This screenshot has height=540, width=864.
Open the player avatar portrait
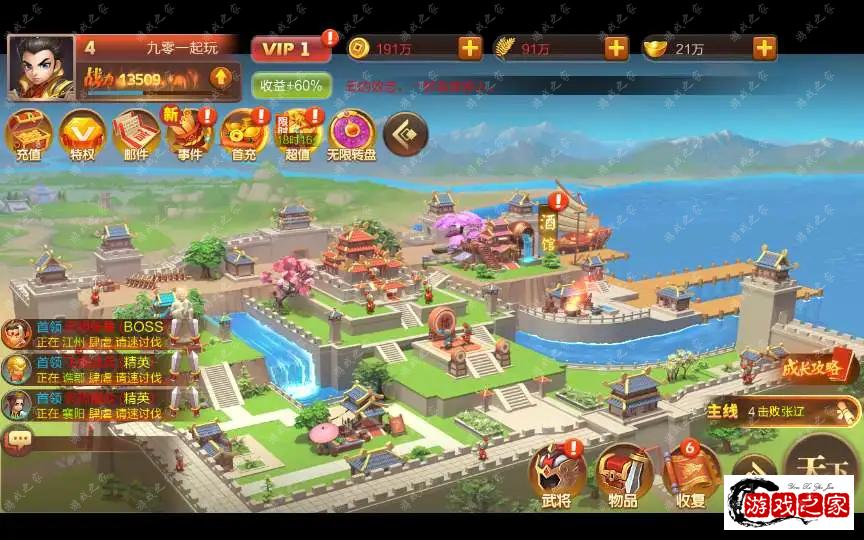pyautogui.click(x=41, y=68)
